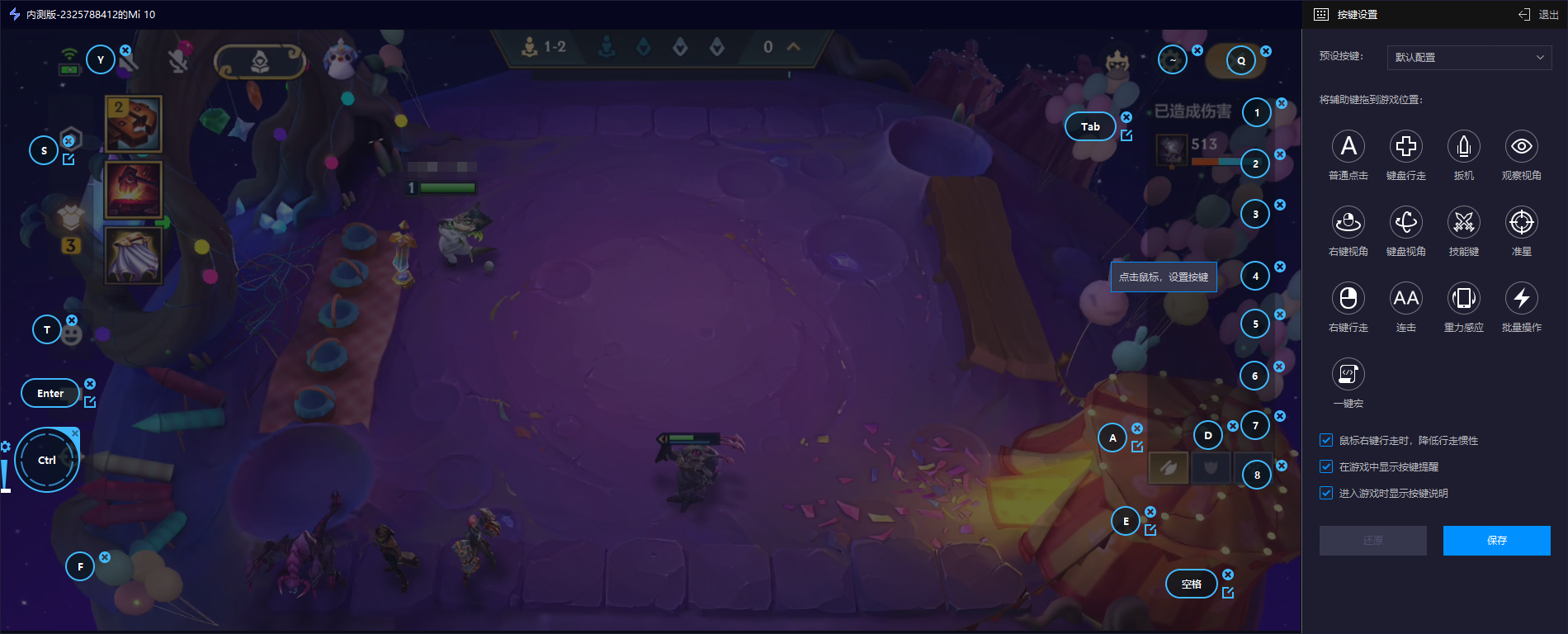Choose the 键盘行走 D-pad tool

click(1406, 147)
